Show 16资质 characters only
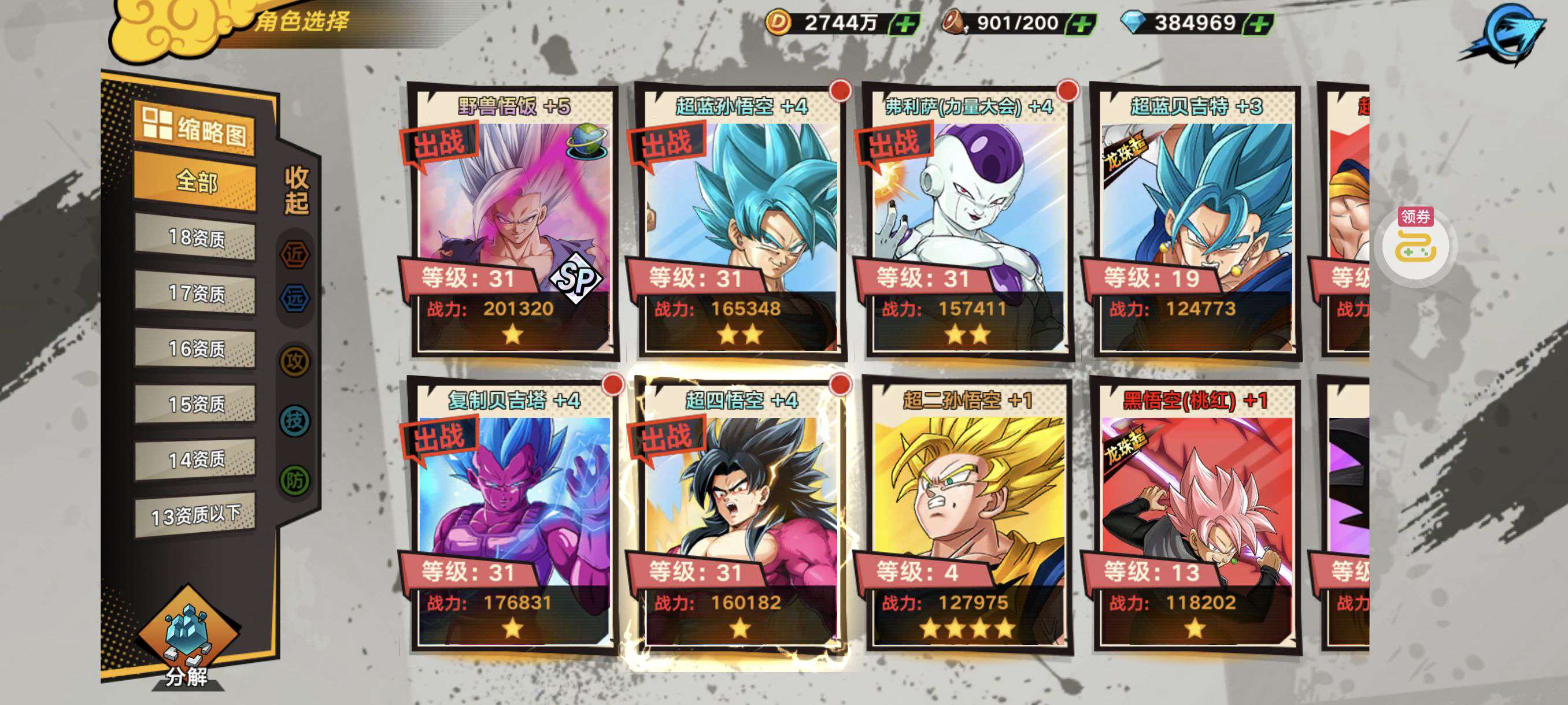This screenshot has width=1568, height=705. [x=195, y=349]
